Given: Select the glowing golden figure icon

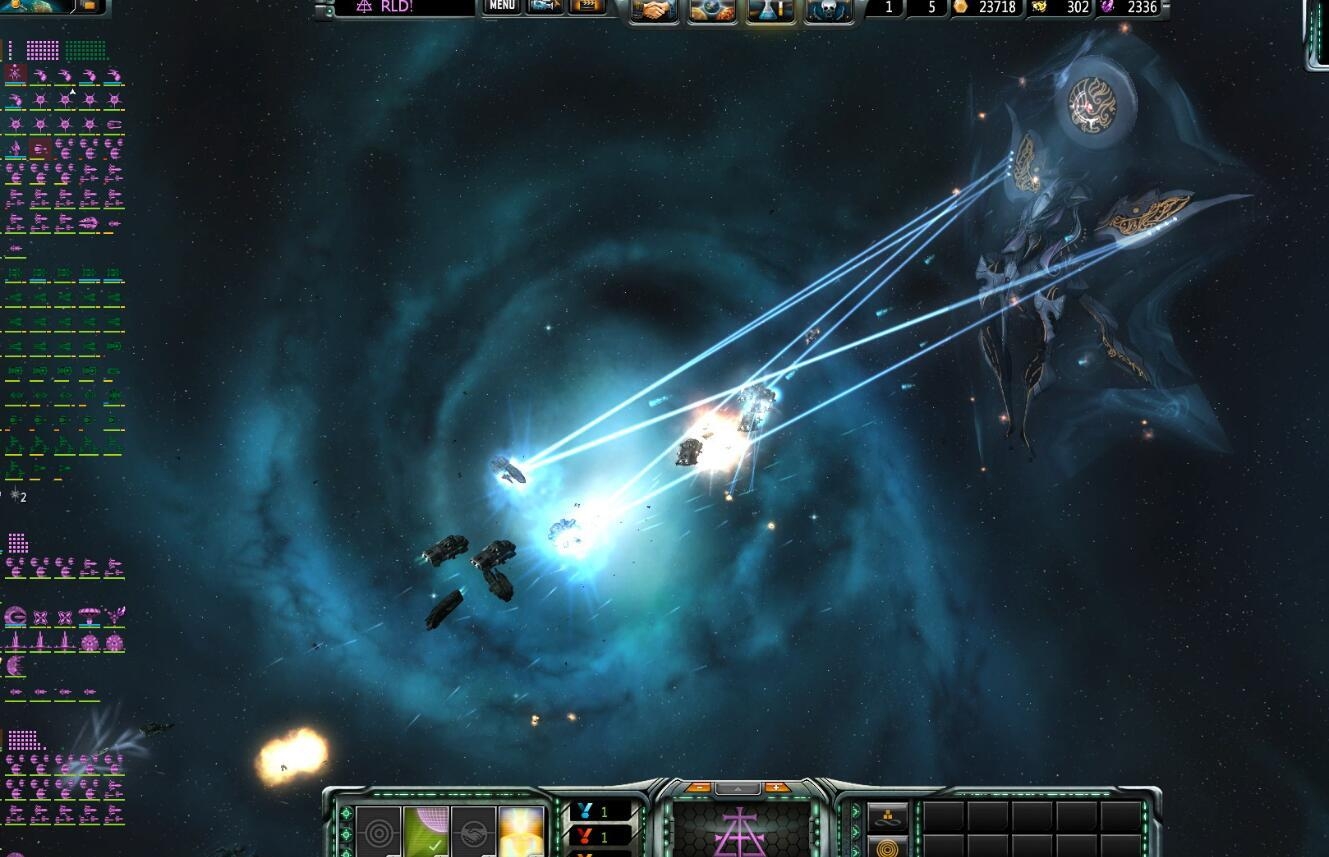Looking at the screenshot, I should pyautogui.click(x=521, y=832).
